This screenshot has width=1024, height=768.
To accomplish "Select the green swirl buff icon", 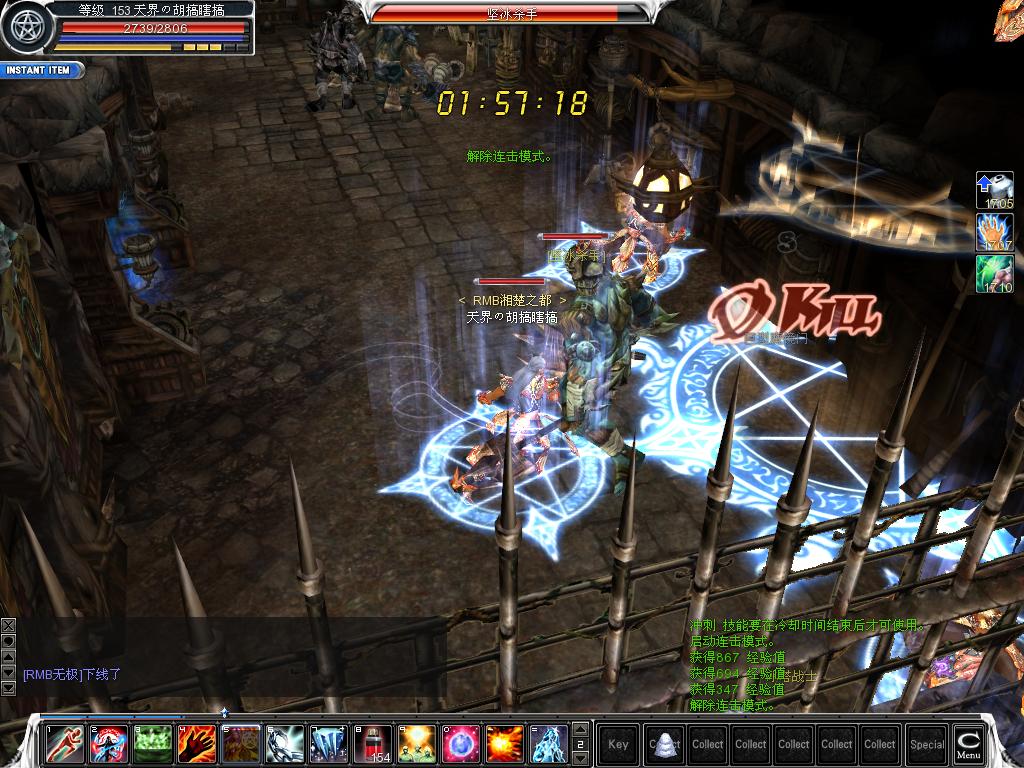I will click(995, 274).
